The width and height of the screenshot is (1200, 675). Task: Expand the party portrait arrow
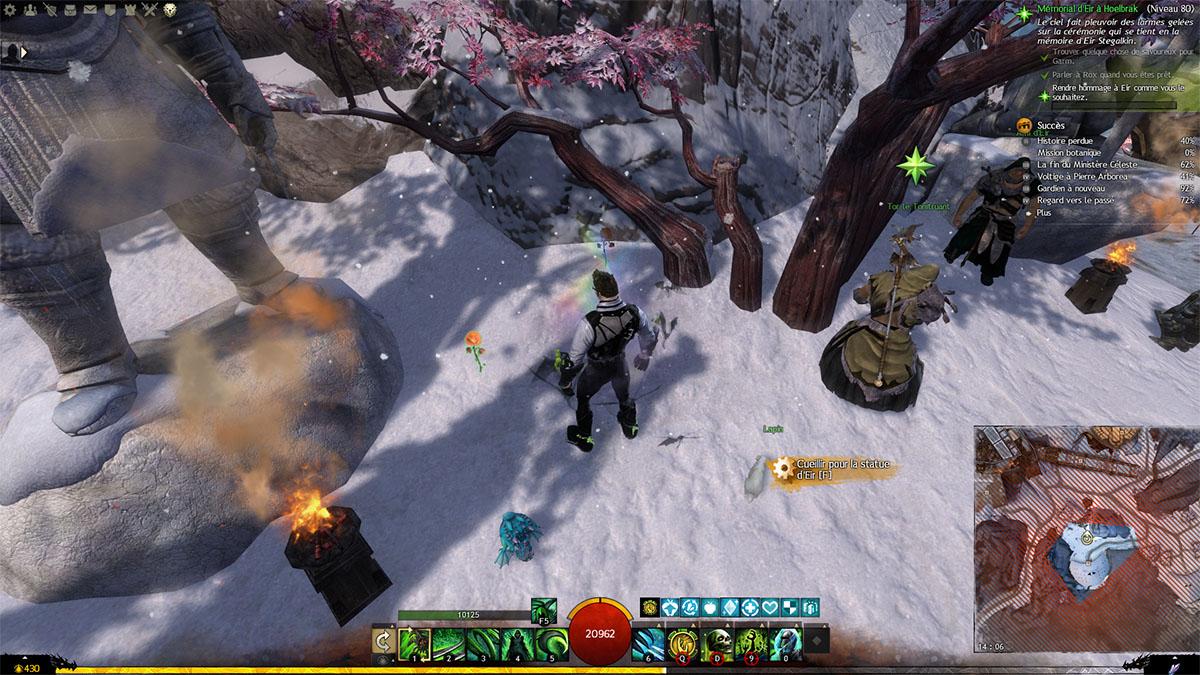pyautogui.click(x=22, y=51)
